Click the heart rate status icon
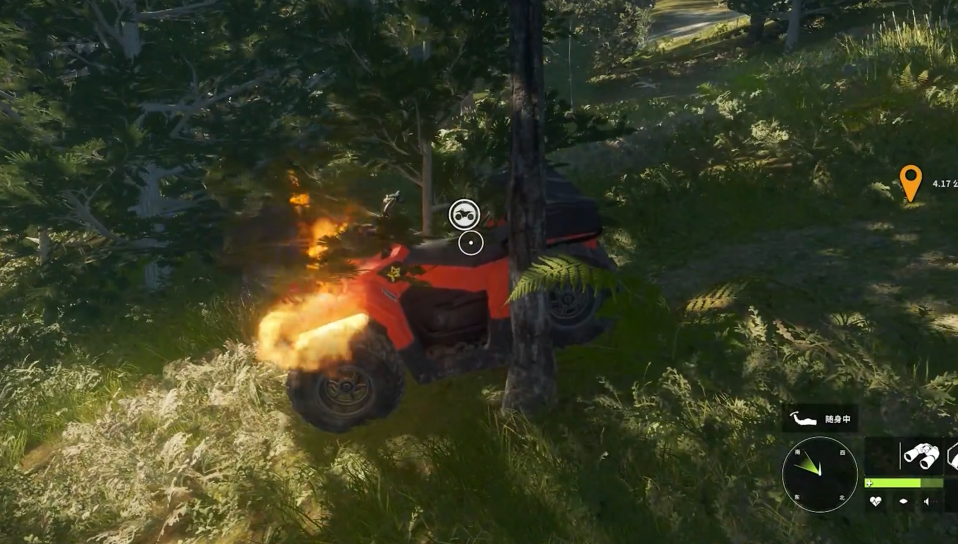This screenshot has width=958, height=544. pos(876,501)
